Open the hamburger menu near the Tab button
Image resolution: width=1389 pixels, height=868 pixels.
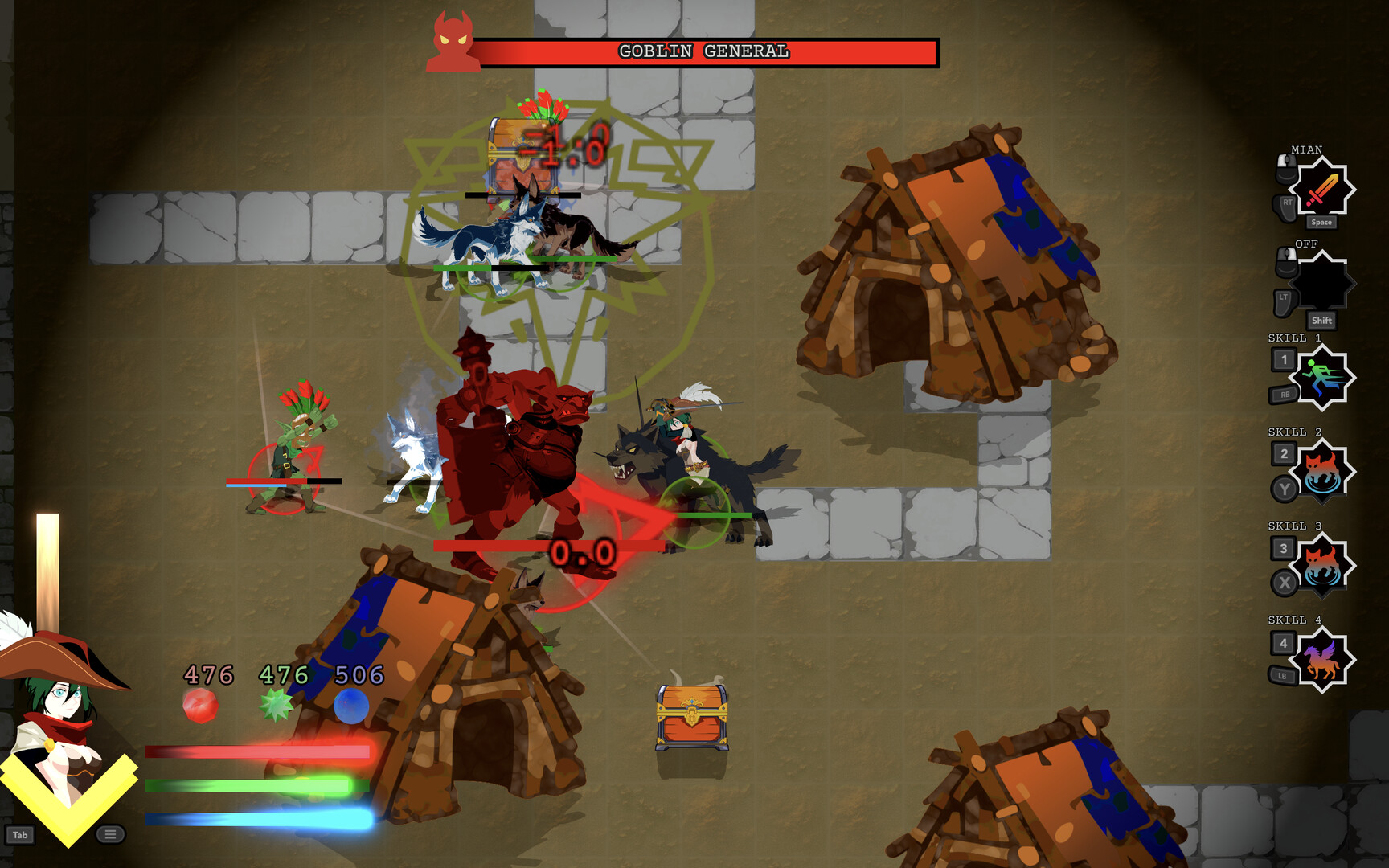coord(110,833)
